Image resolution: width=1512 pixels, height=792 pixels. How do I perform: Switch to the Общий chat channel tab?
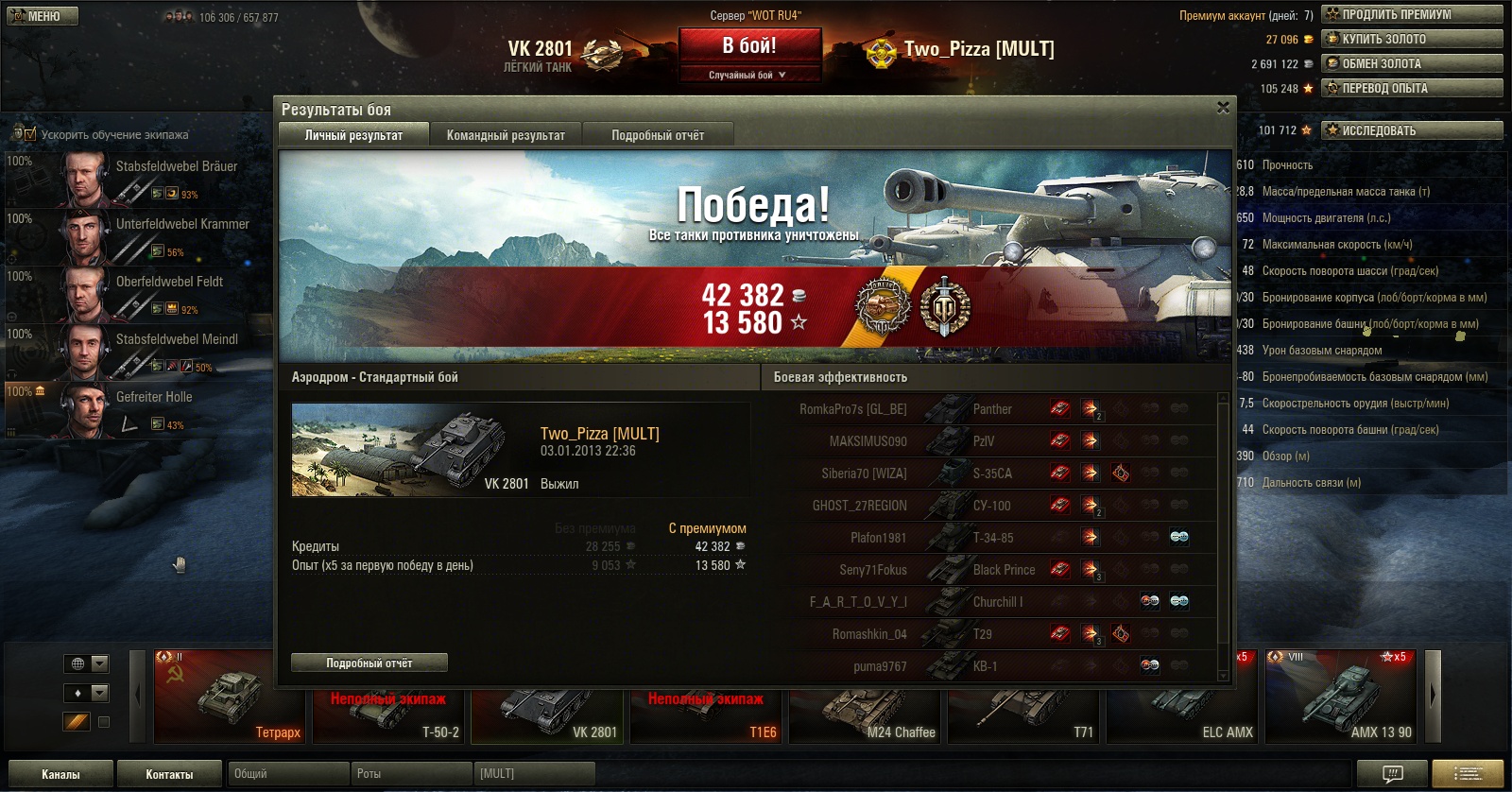(x=288, y=774)
